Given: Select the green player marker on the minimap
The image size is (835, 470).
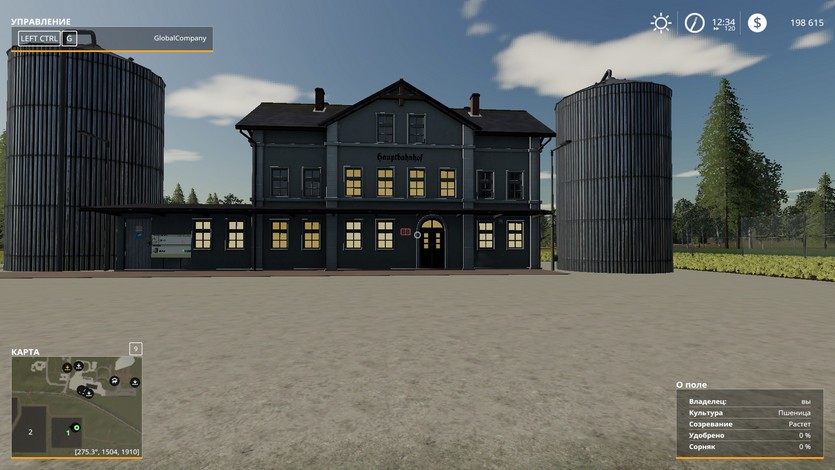Looking at the screenshot, I should [x=76, y=427].
